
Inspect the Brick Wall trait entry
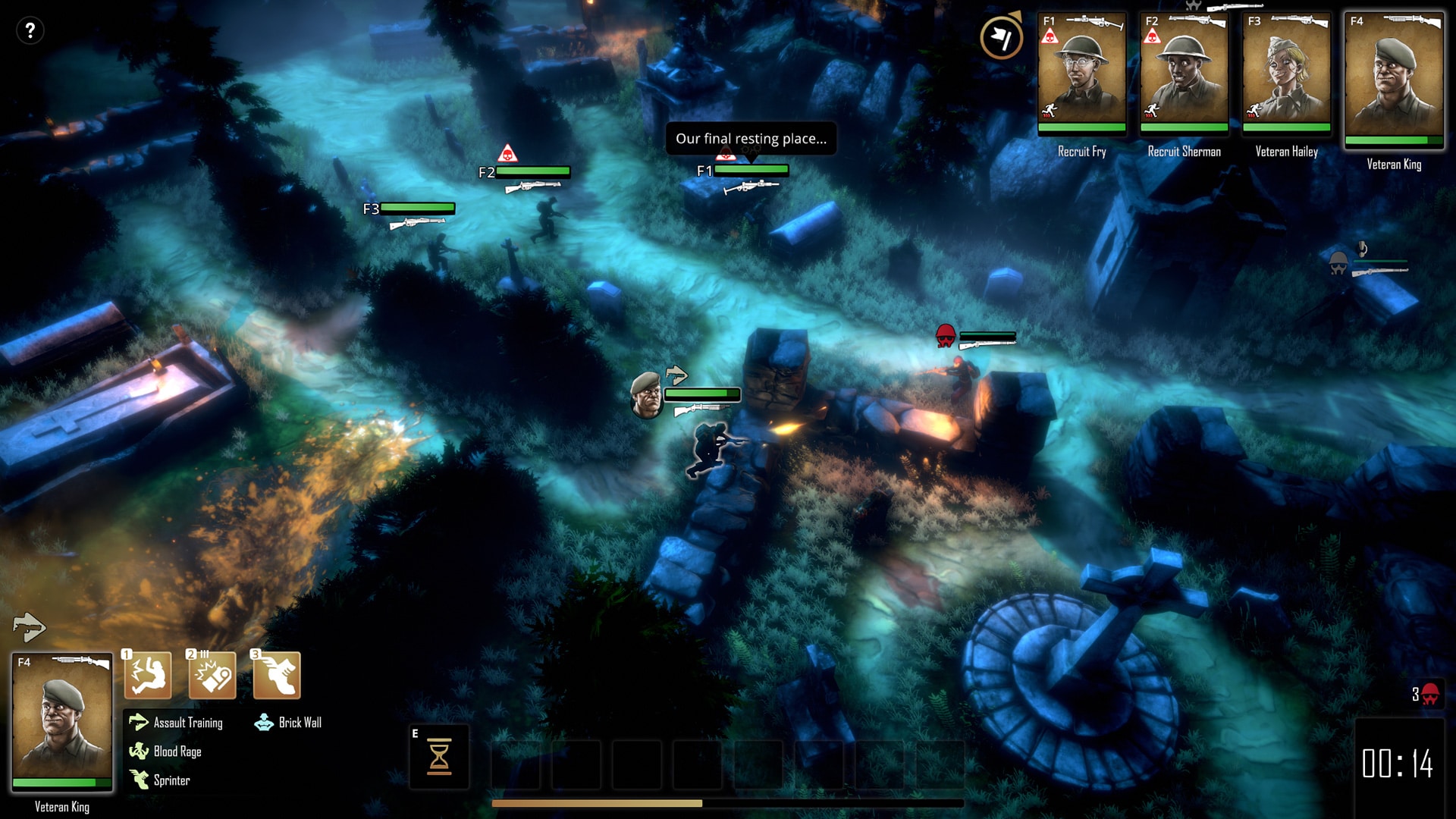click(x=288, y=723)
